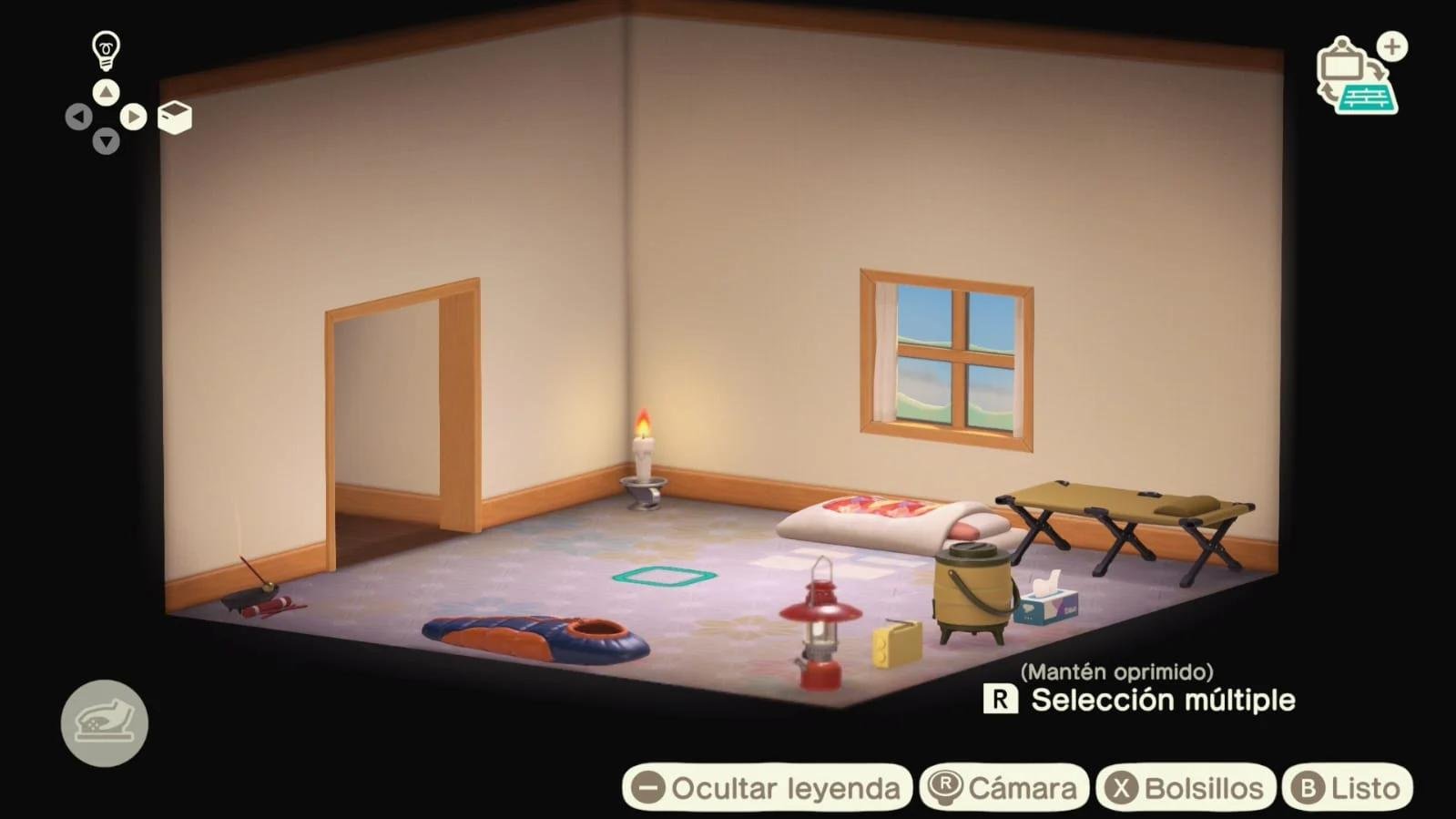Open Bolsillos to view pockets

pyautogui.click(x=1185, y=786)
